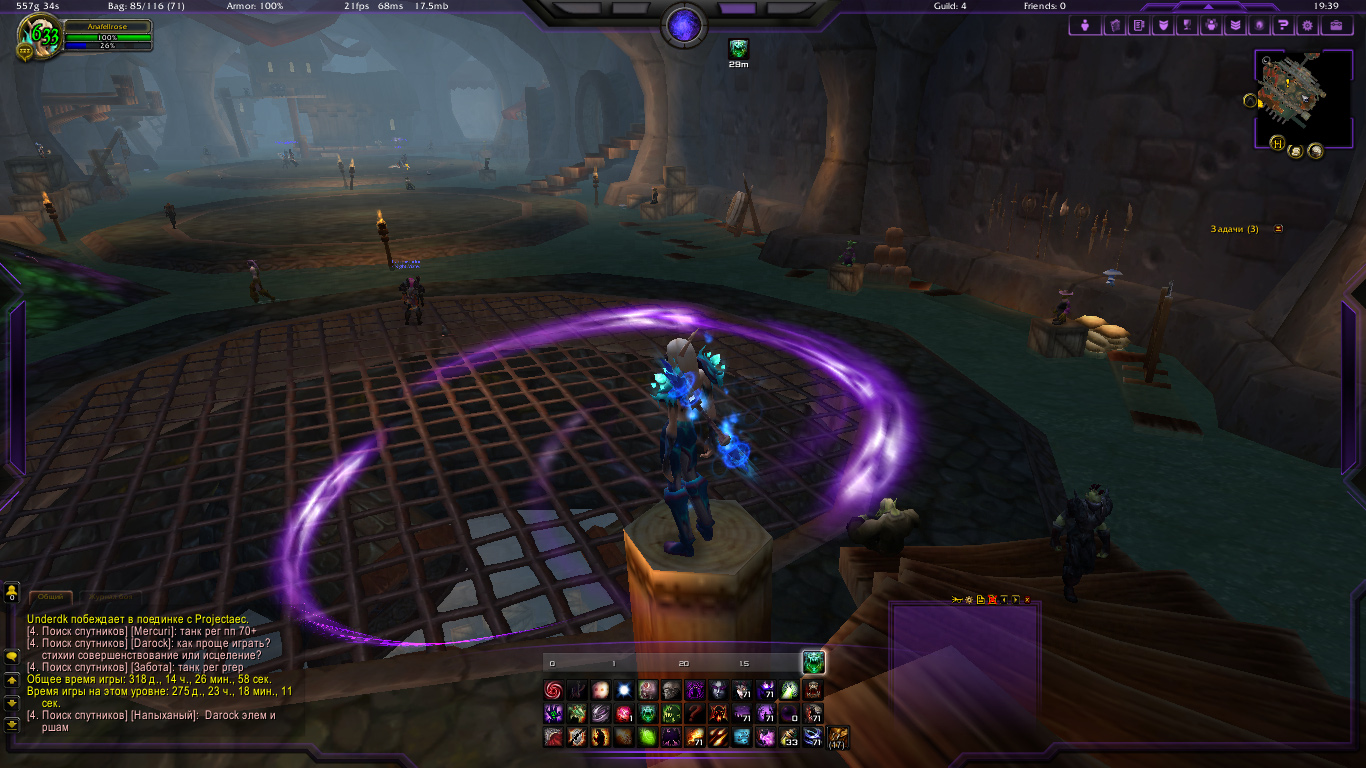1366x768 pixels.
Task: Switch to the Общий chat tab
Action: click(x=50, y=596)
